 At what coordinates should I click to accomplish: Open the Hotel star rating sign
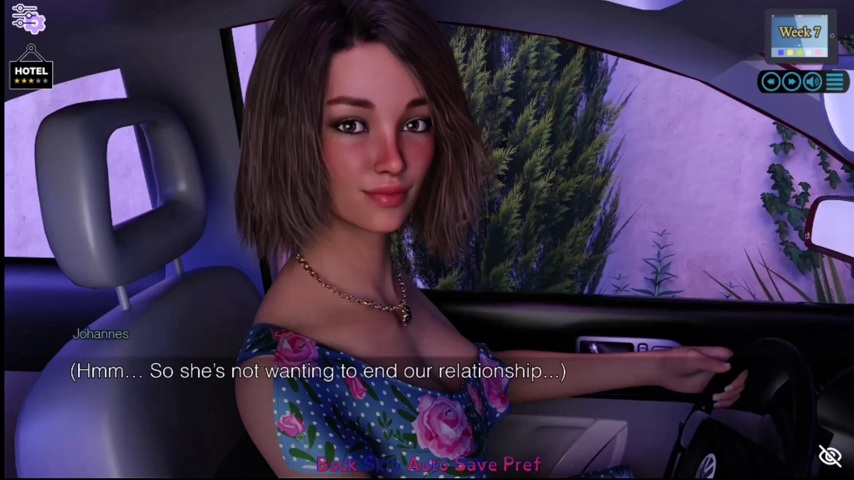31,70
